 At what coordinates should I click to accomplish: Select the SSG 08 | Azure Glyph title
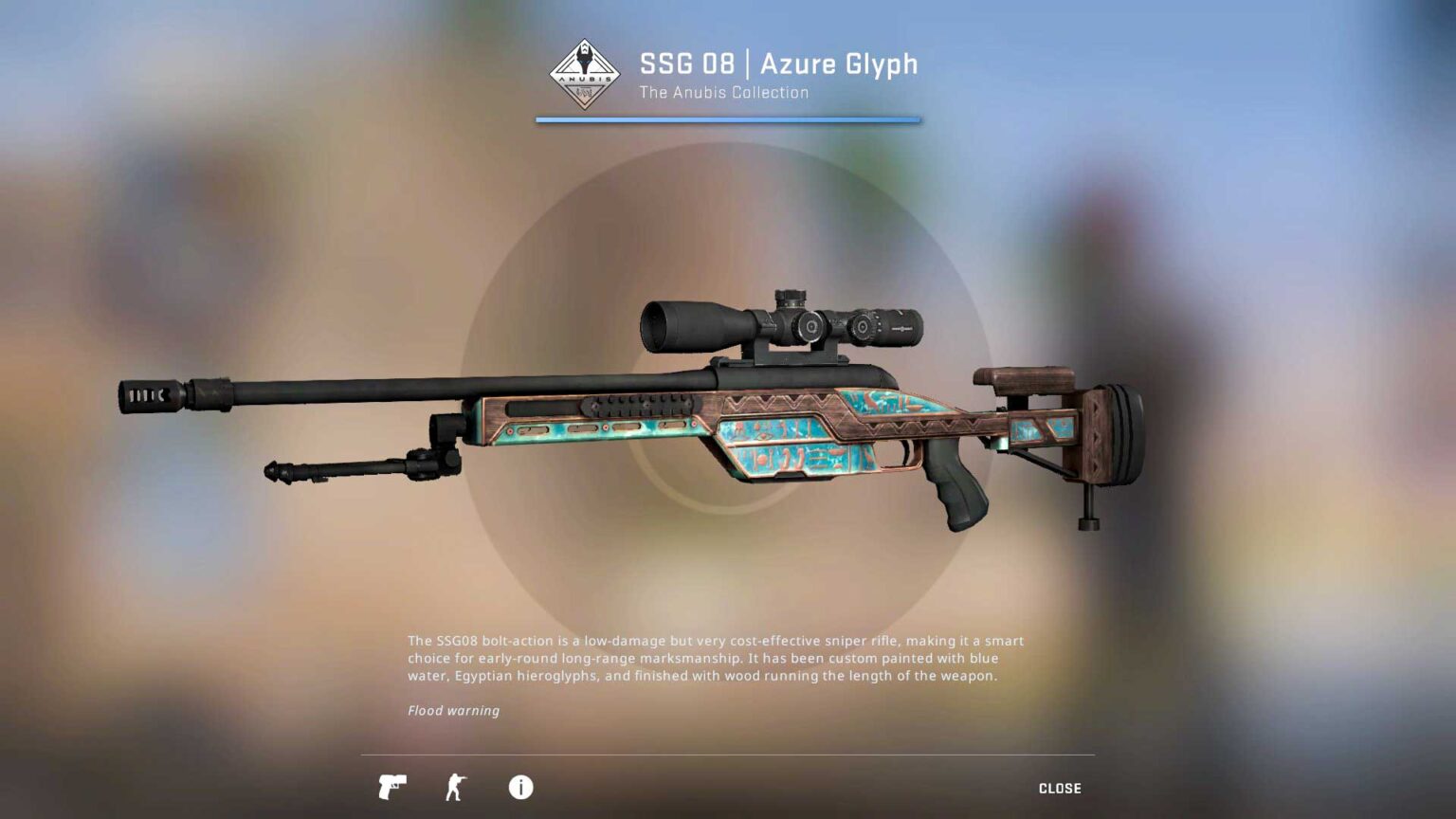(x=777, y=64)
